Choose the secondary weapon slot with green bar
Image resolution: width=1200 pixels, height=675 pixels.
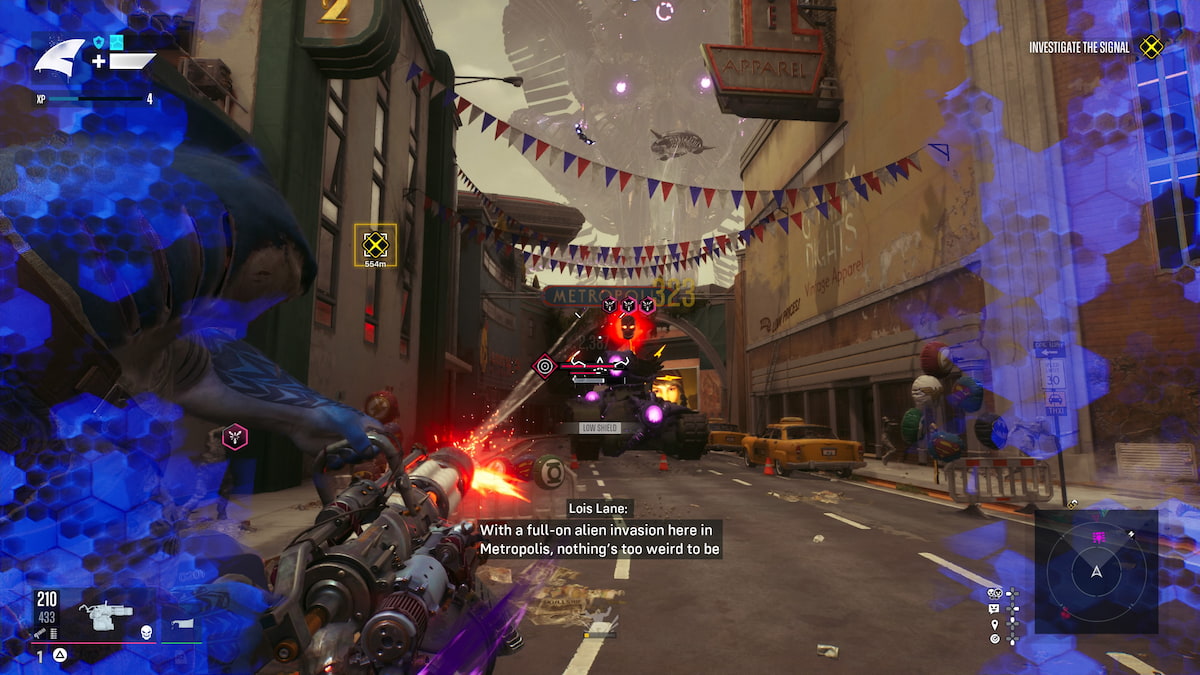pos(181,626)
